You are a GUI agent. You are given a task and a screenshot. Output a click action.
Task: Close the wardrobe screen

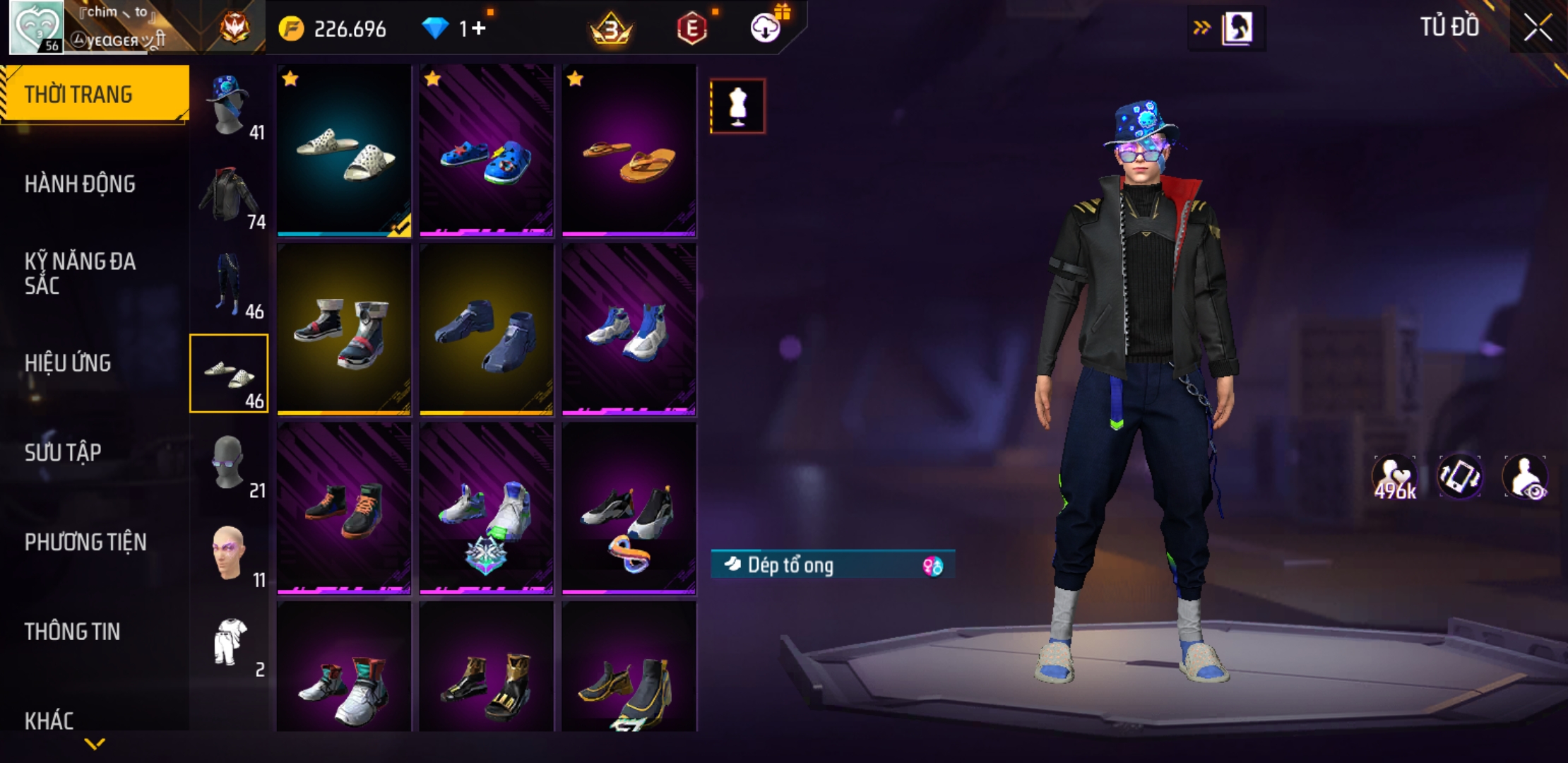click(x=1537, y=28)
